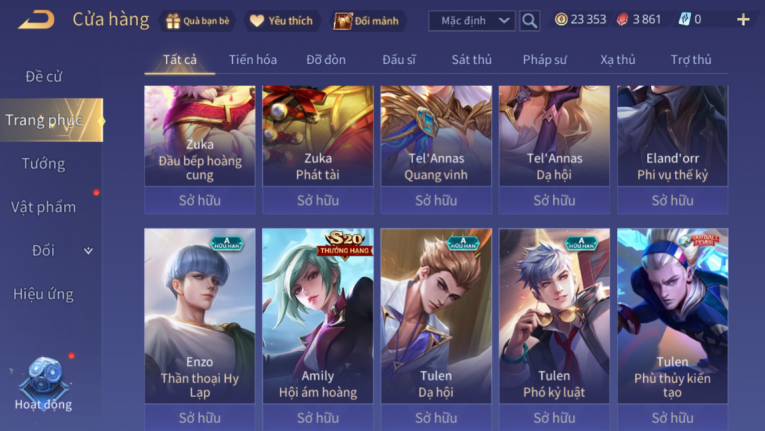Open the Quà bạn bè gift button
Screen dimensions: 765x431
[198, 20]
